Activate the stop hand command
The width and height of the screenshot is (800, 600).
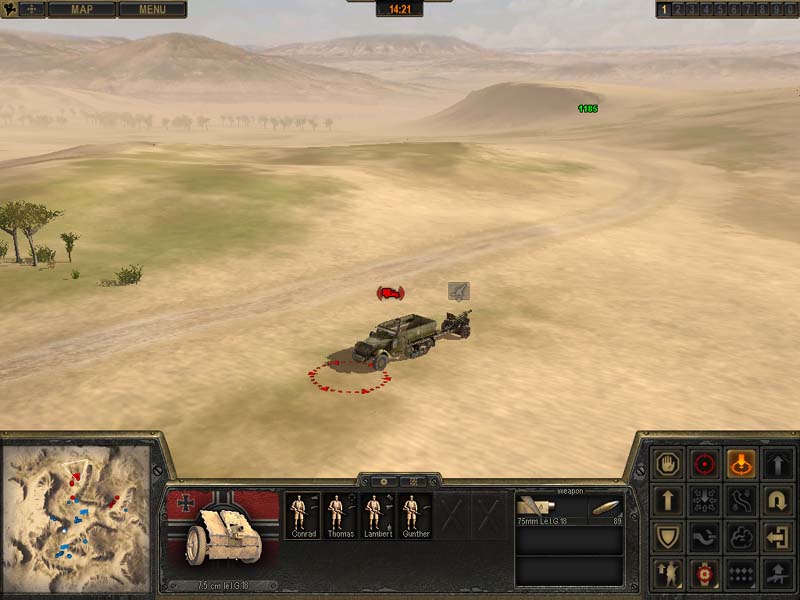click(665, 463)
